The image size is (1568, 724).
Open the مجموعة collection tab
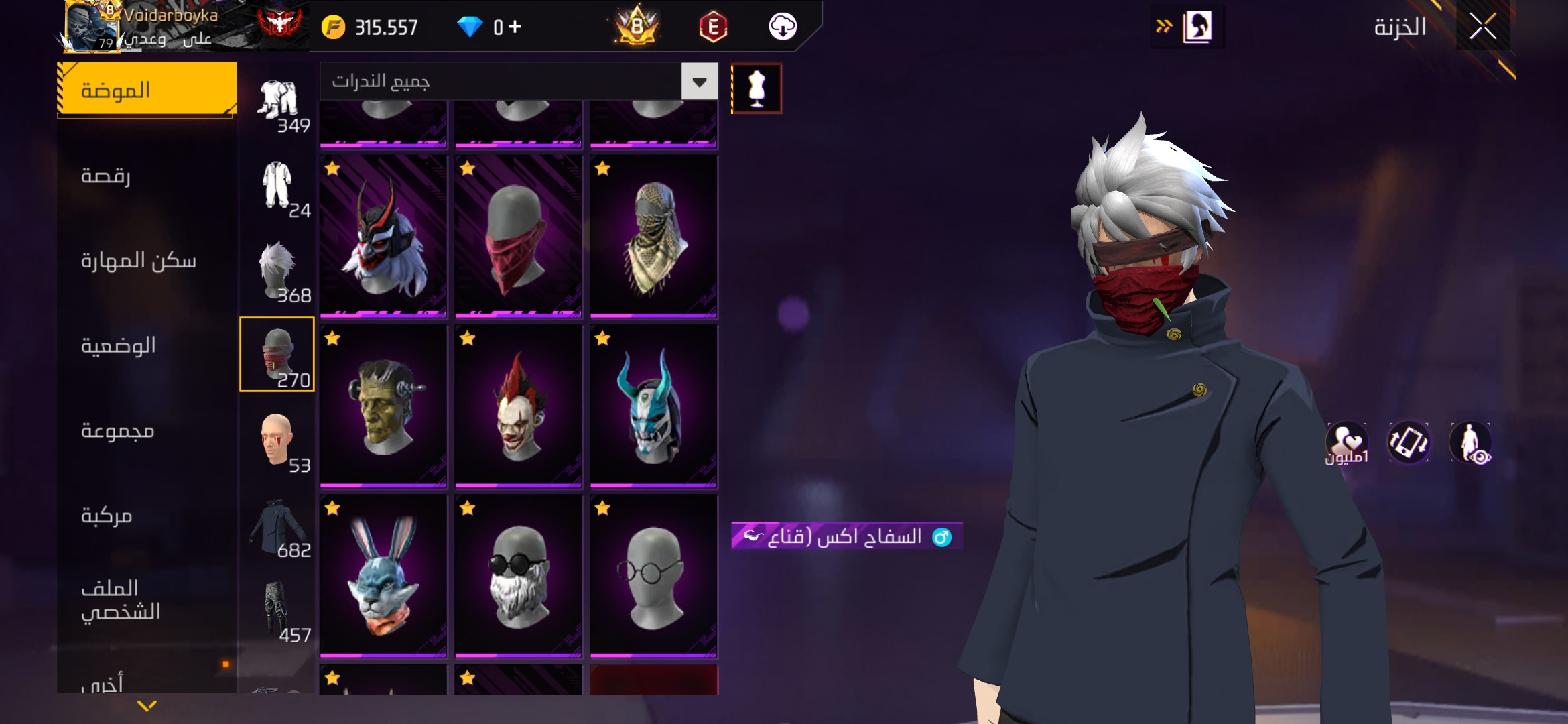coord(118,430)
